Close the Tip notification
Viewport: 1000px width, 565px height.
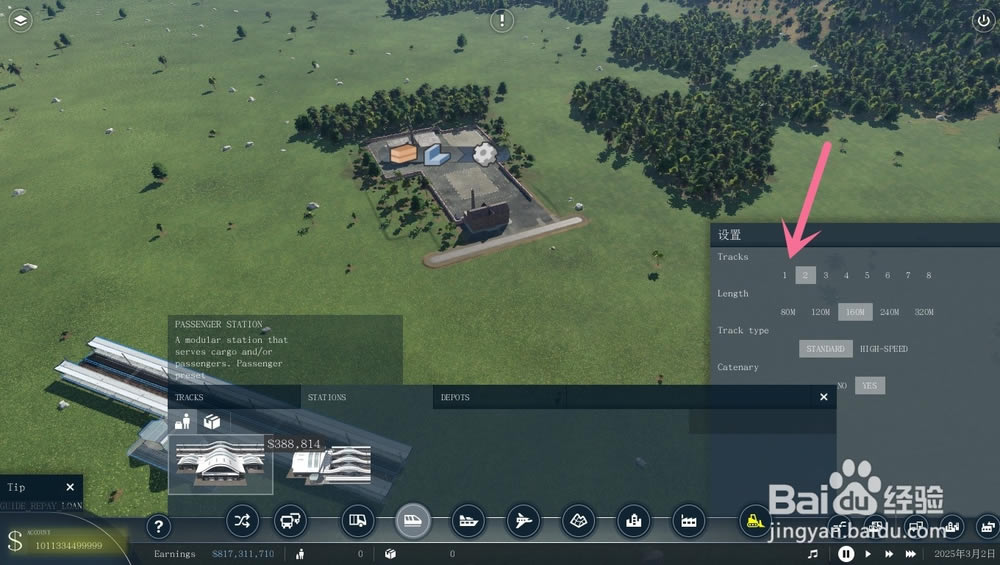tap(70, 487)
